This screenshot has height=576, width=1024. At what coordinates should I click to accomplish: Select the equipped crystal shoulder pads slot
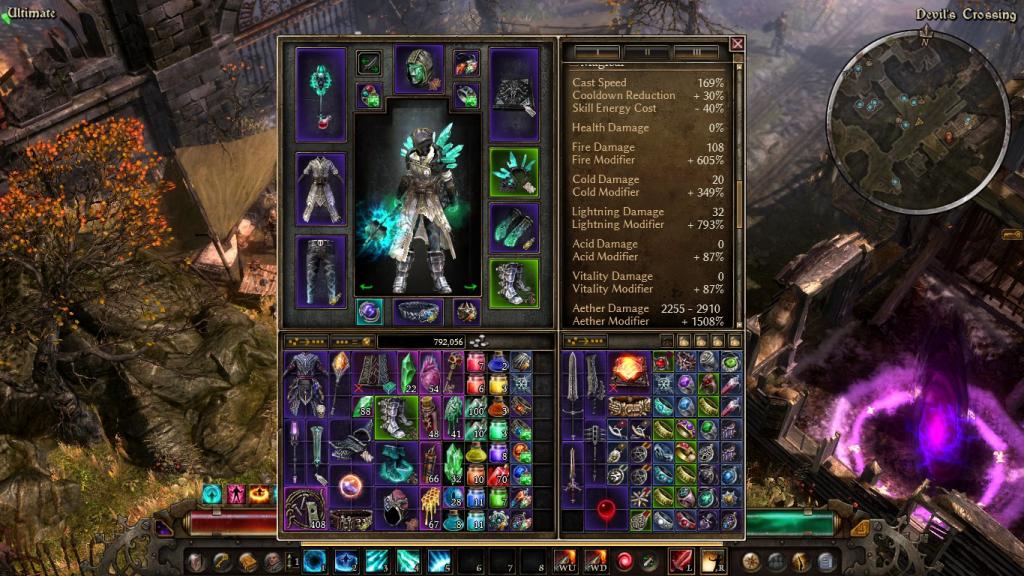tap(514, 172)
